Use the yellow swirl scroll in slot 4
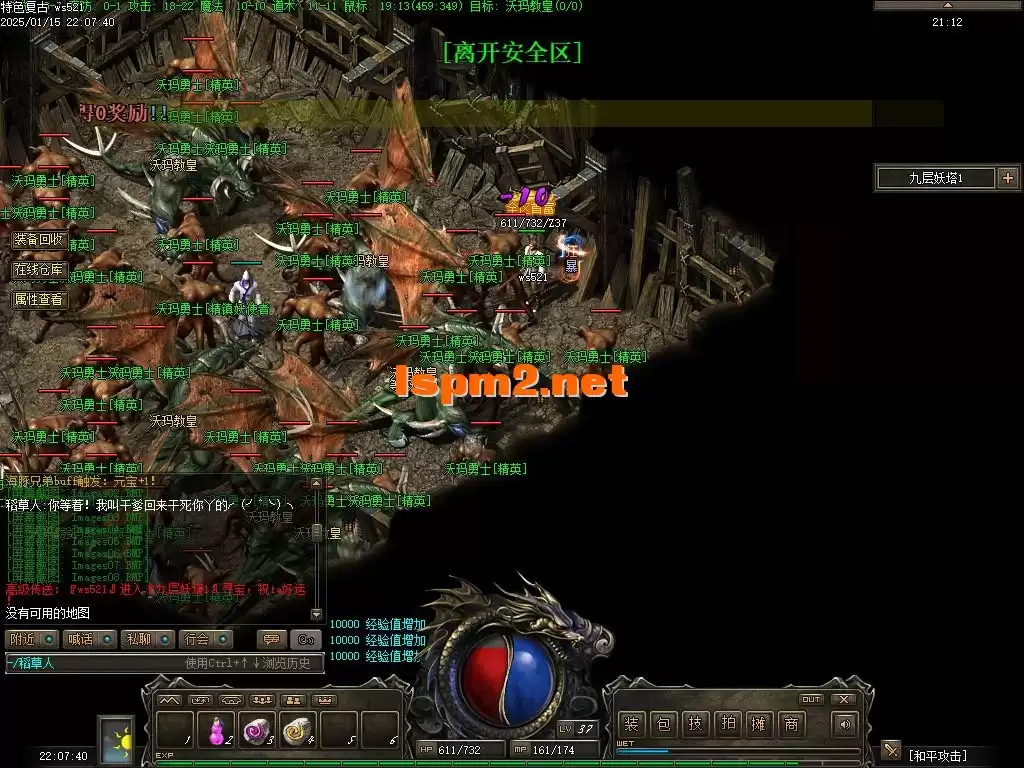This screenshot has height=768, width=1024. 297,730
